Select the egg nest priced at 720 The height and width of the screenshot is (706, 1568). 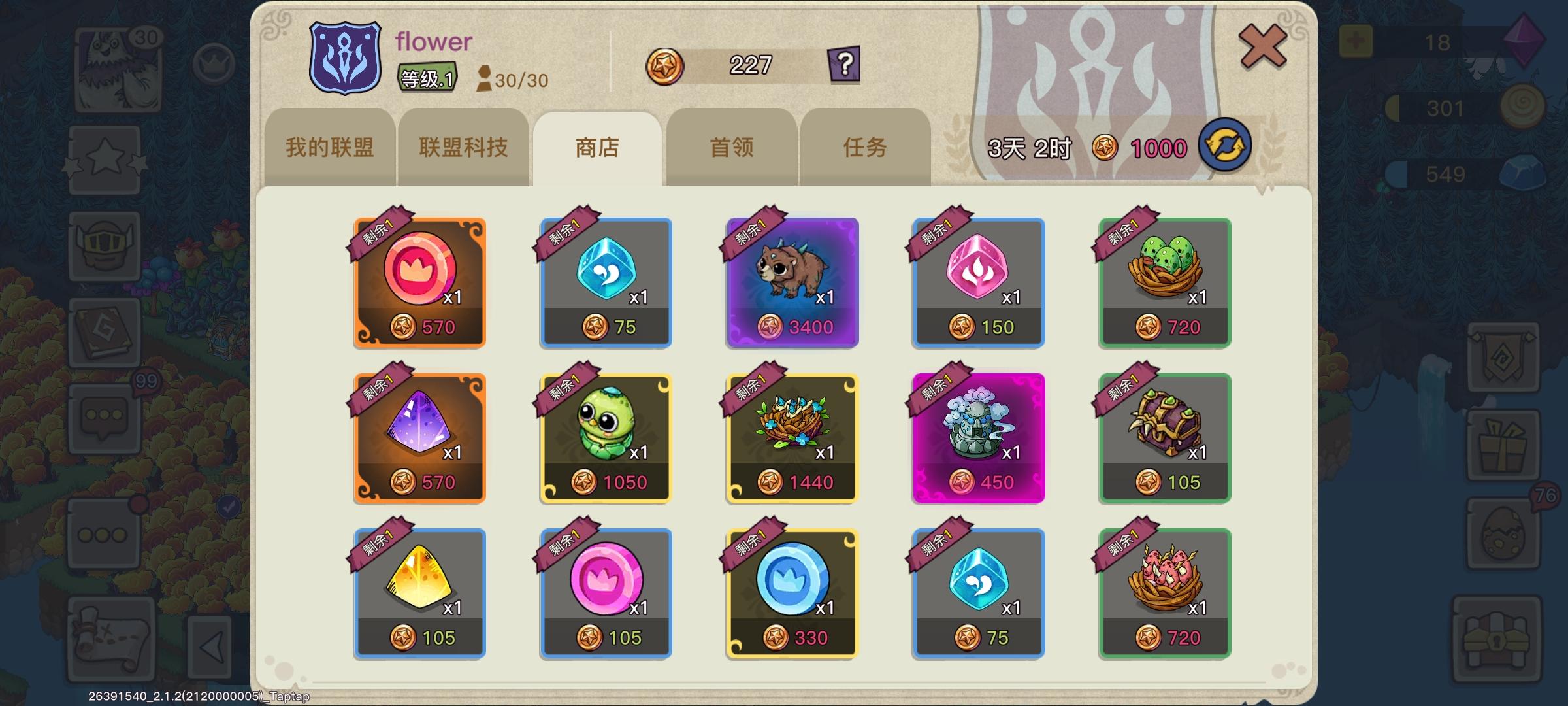click(x=1164, y=282)
